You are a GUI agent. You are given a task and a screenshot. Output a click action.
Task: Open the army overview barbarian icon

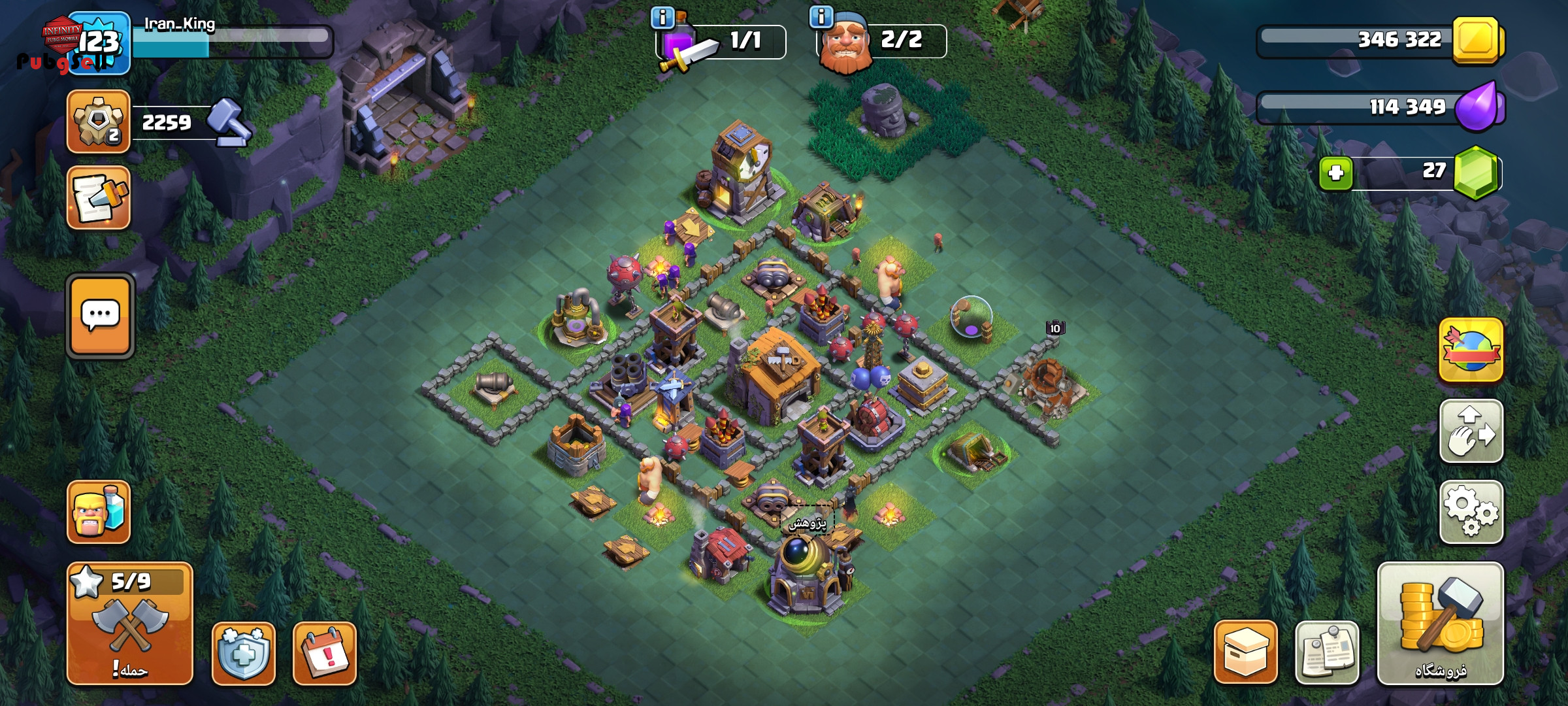click(99, 512)
